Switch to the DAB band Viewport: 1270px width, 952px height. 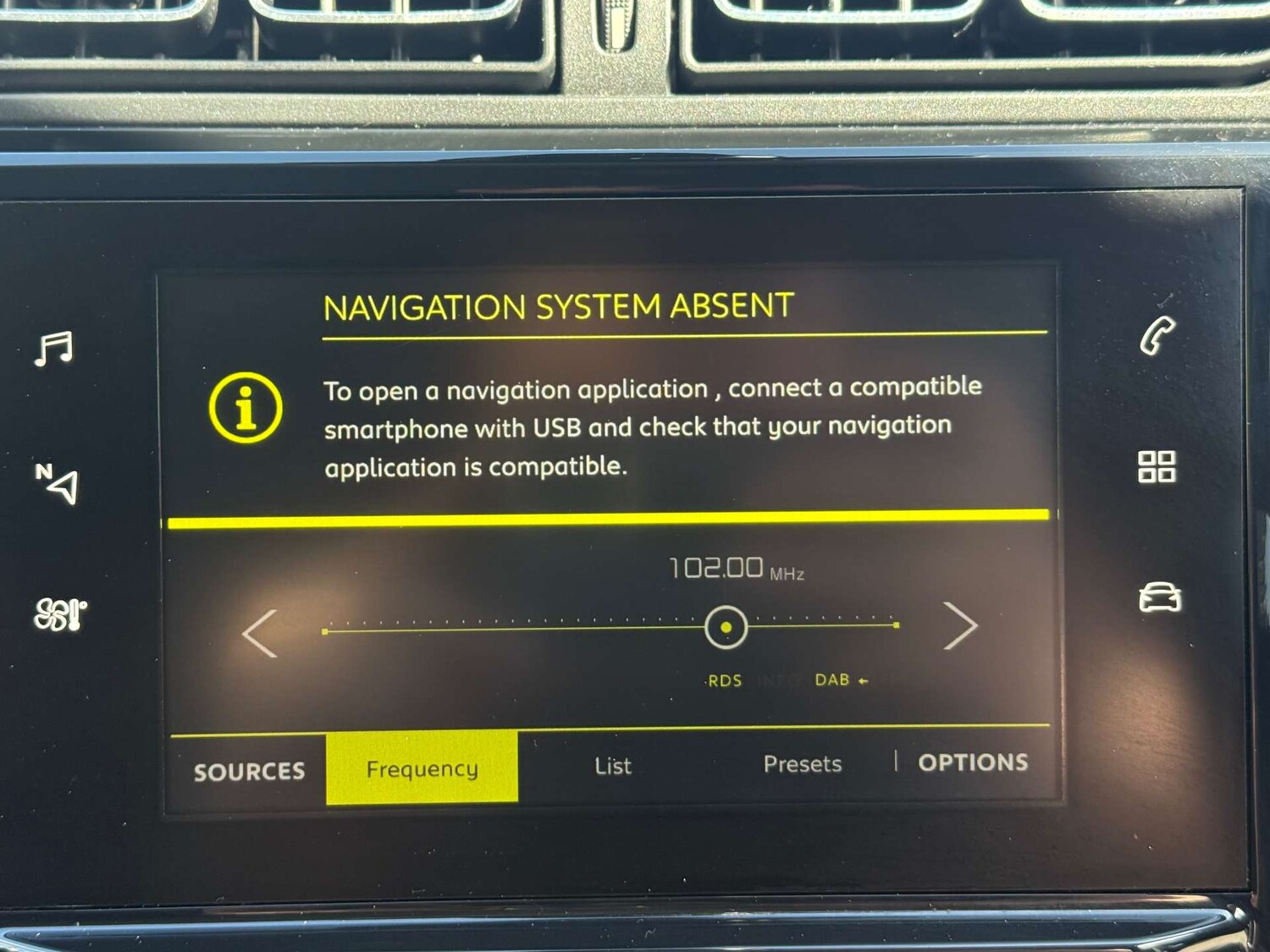833,680
